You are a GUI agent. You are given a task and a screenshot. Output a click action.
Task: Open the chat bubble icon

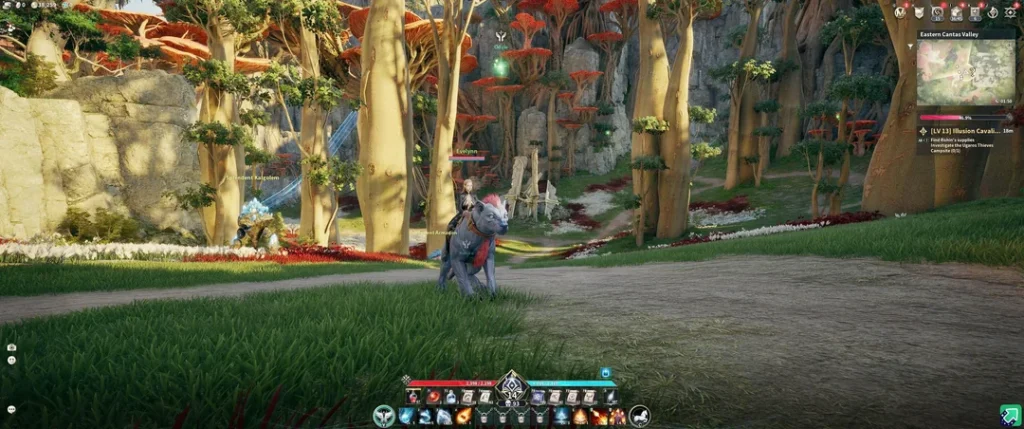pyautogui.click(x=11, y=409)
